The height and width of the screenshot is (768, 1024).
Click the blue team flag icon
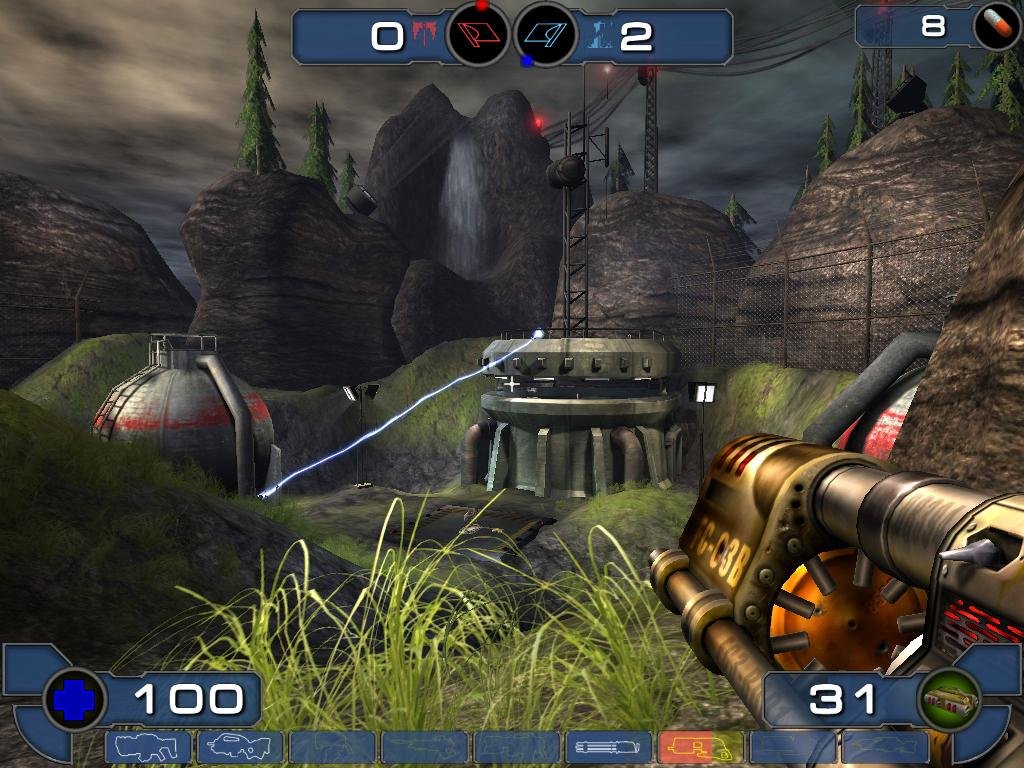(x=546, y=37)
